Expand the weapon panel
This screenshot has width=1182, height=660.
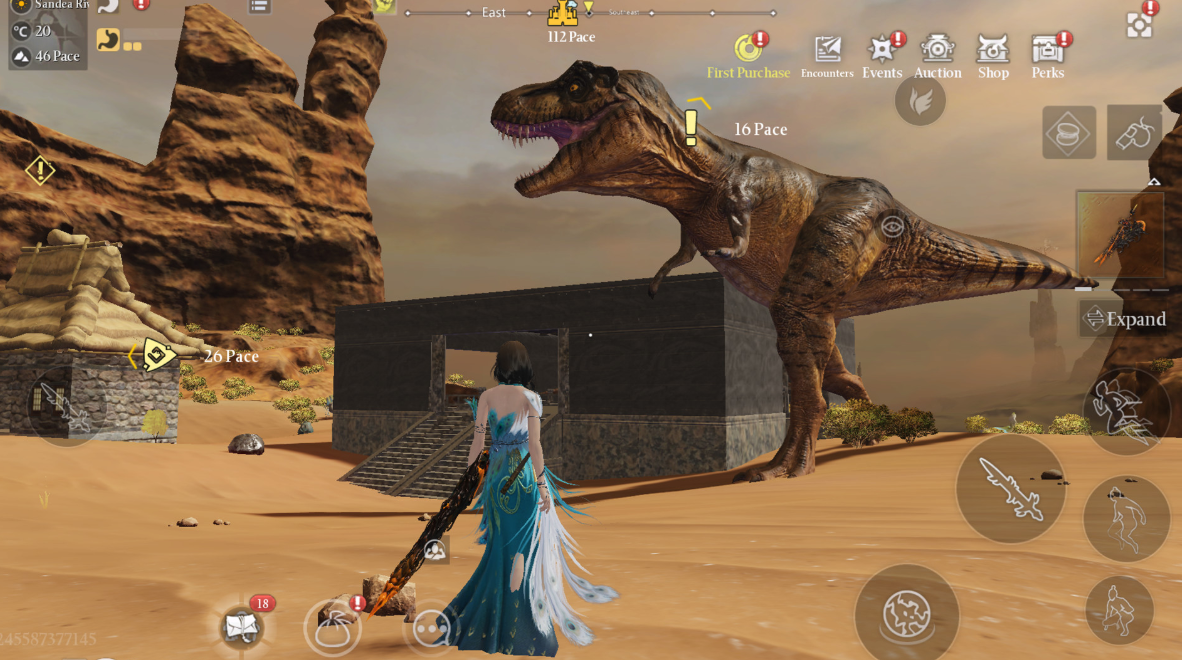click(x=1124, y=319)
